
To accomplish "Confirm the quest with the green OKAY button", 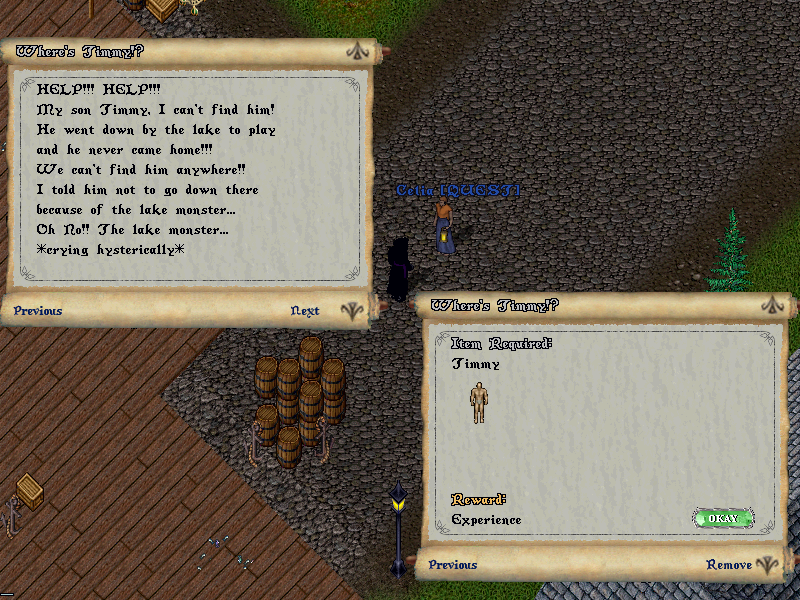I will click(722, 519).
